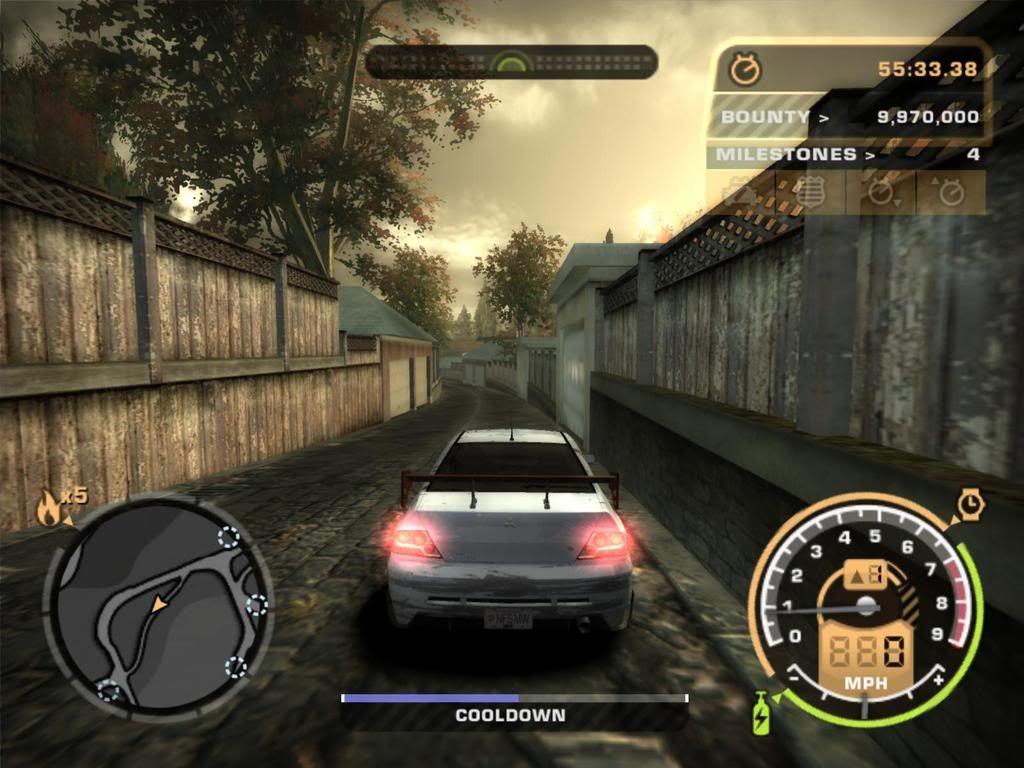Click the gear indicator in the tachometer

[862, 575]
